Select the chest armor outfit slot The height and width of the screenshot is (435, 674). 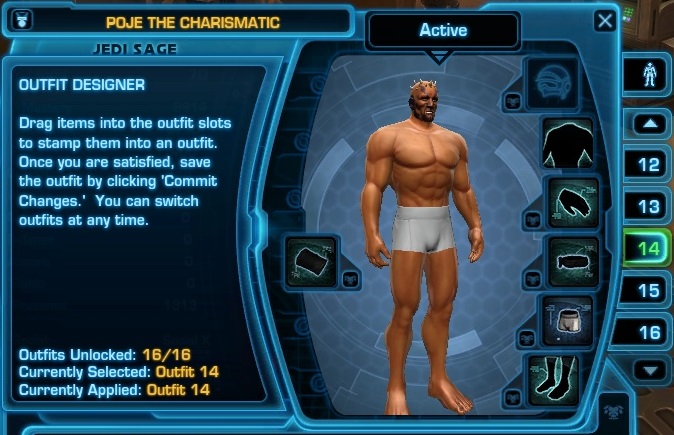click(567, 142)
